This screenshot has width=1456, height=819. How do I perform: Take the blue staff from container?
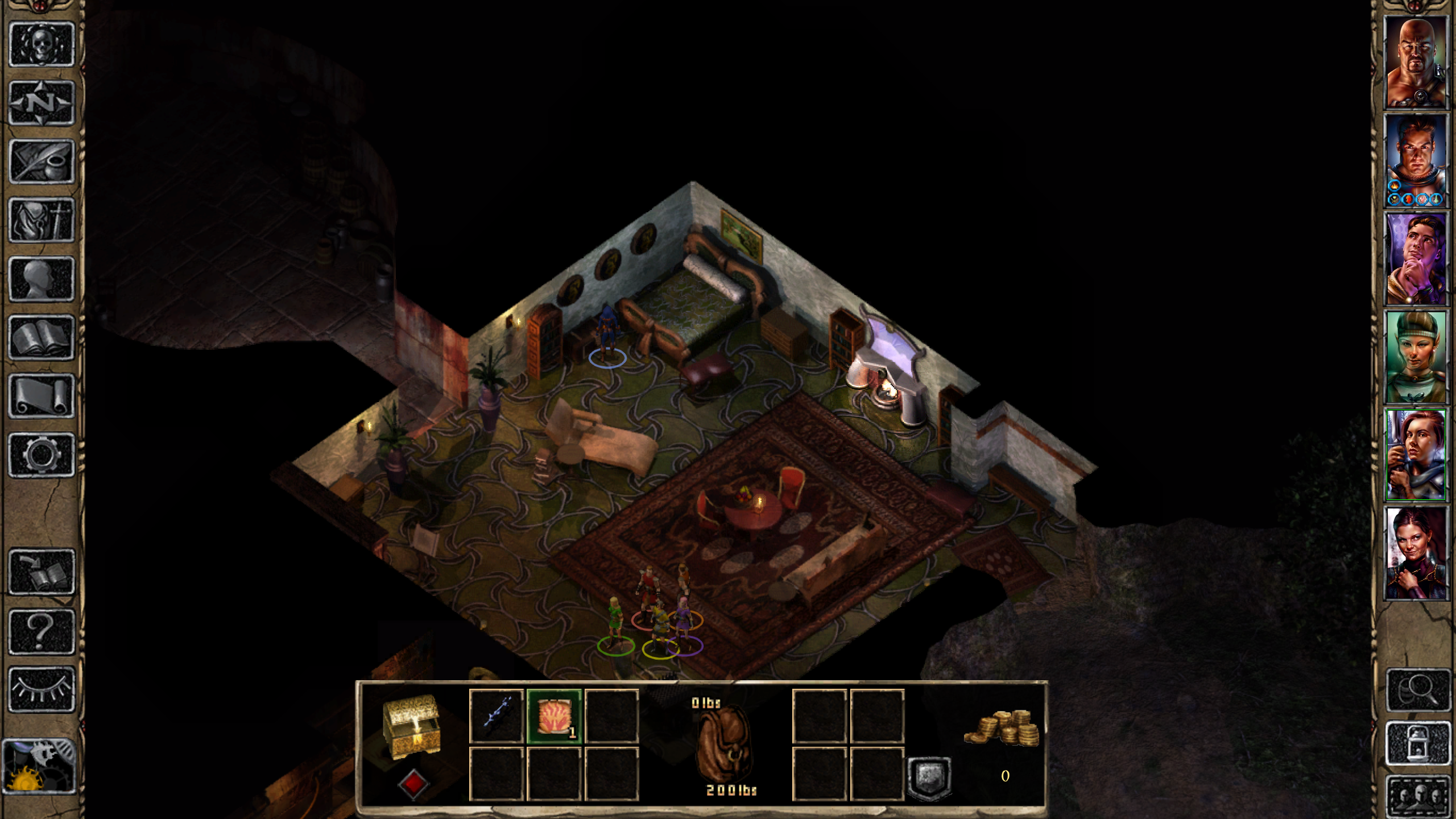pyautogui.click(x=496, y=715)
